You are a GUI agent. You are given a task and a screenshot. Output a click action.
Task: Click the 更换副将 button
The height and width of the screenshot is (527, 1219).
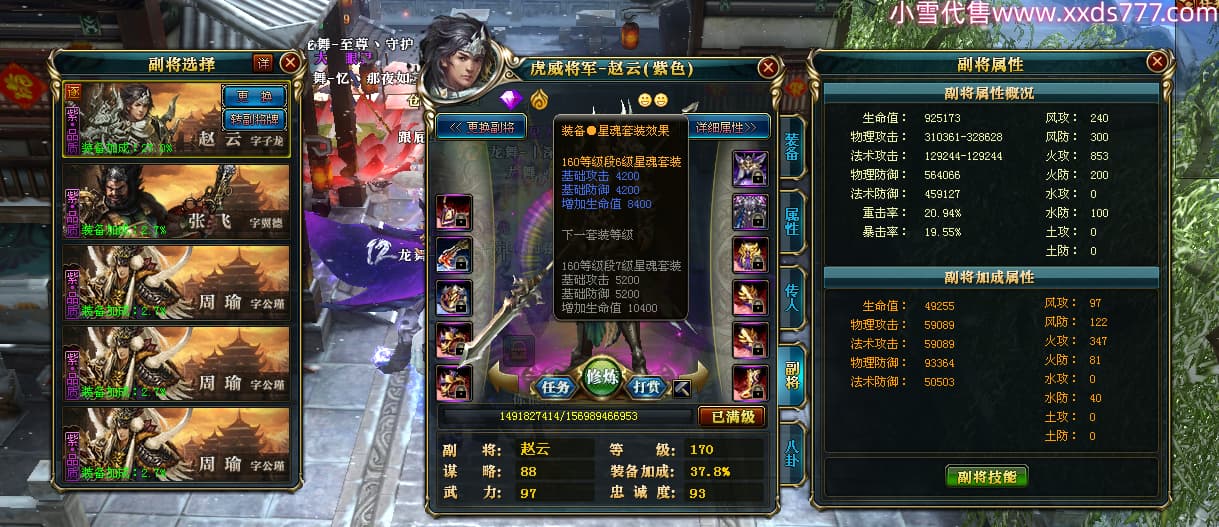(x=482, y=127)
